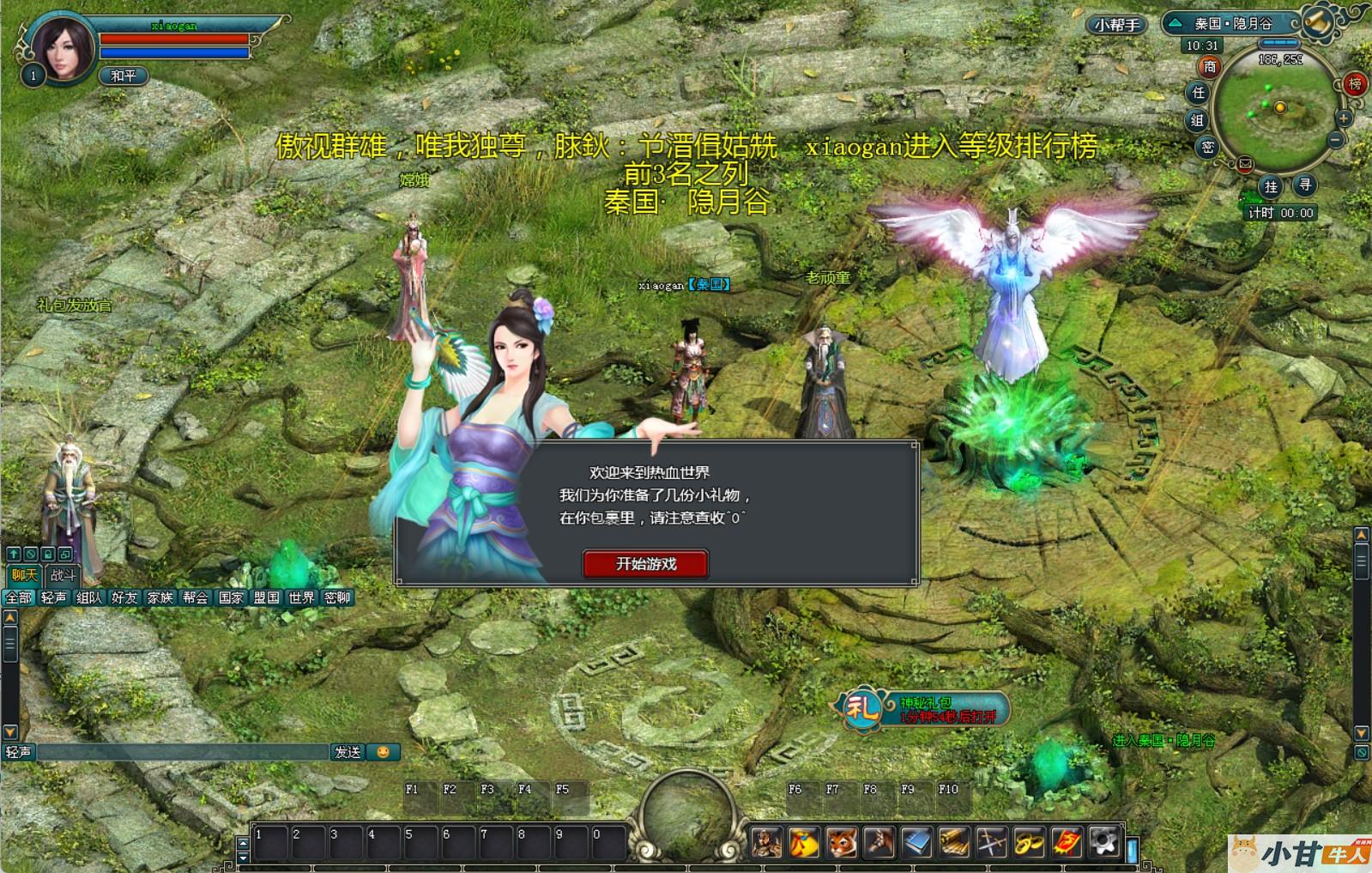1372x873 pixels.
Task: Open the yellow bag inventory icon
Action: click(x=804, y=843)
